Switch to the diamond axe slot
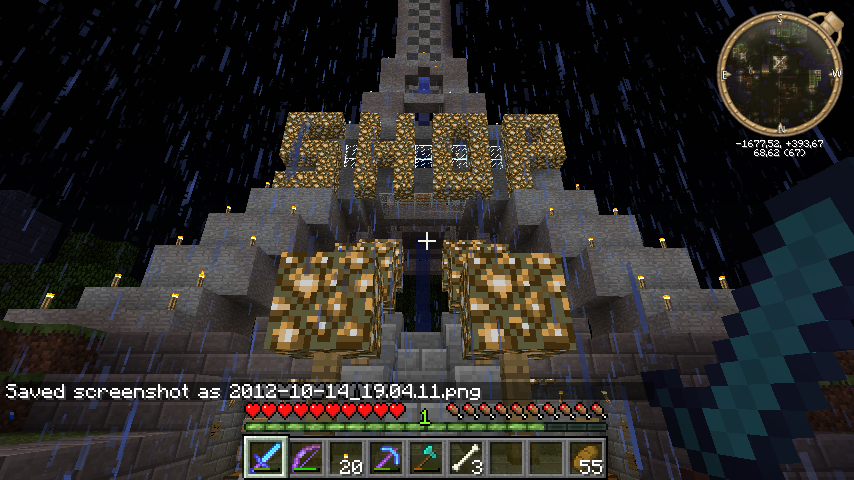Screen dimensions: 854x480 (426, 458)
